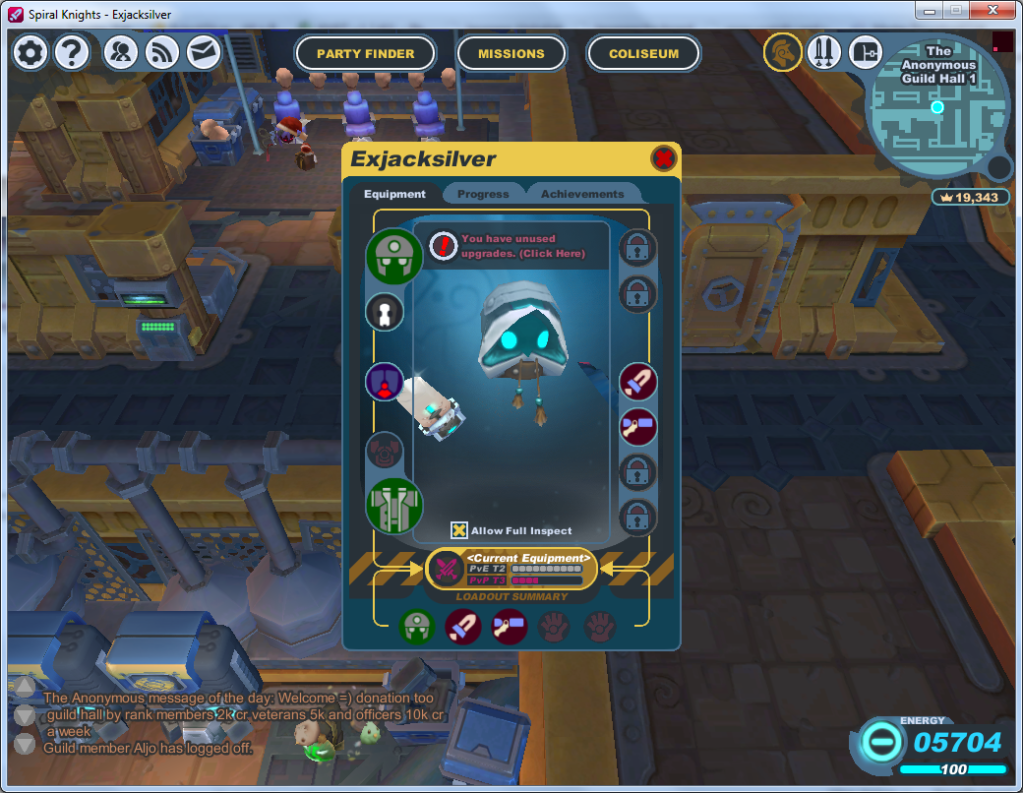Image resolution: width=1023 pixels, height=793 pixels.
Task: Select the handgun weapon slot
Action: [638, 427]
